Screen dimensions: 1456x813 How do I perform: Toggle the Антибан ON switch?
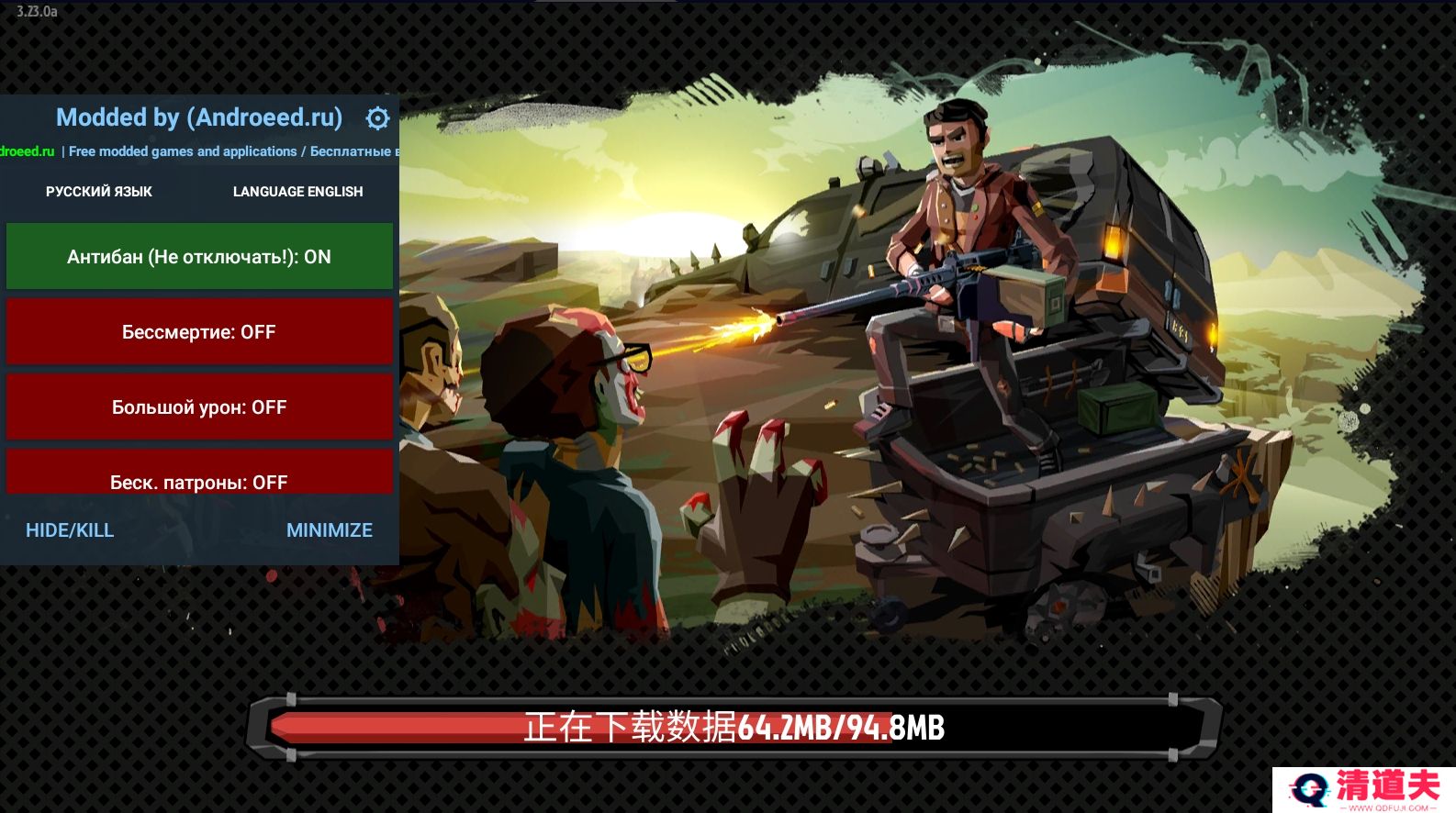click(x=199, y=257)
